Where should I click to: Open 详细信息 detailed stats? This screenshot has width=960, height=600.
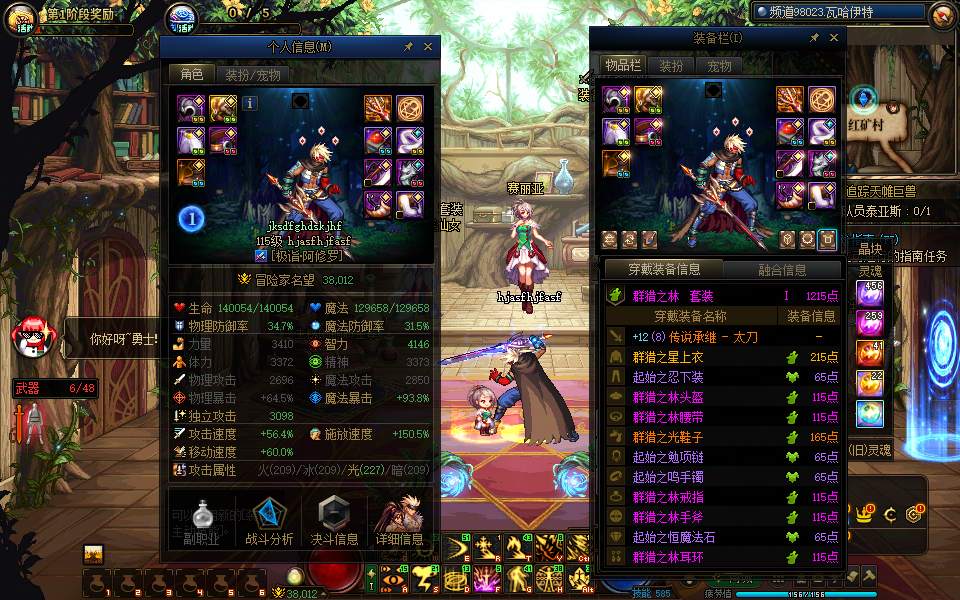[399, 521]
